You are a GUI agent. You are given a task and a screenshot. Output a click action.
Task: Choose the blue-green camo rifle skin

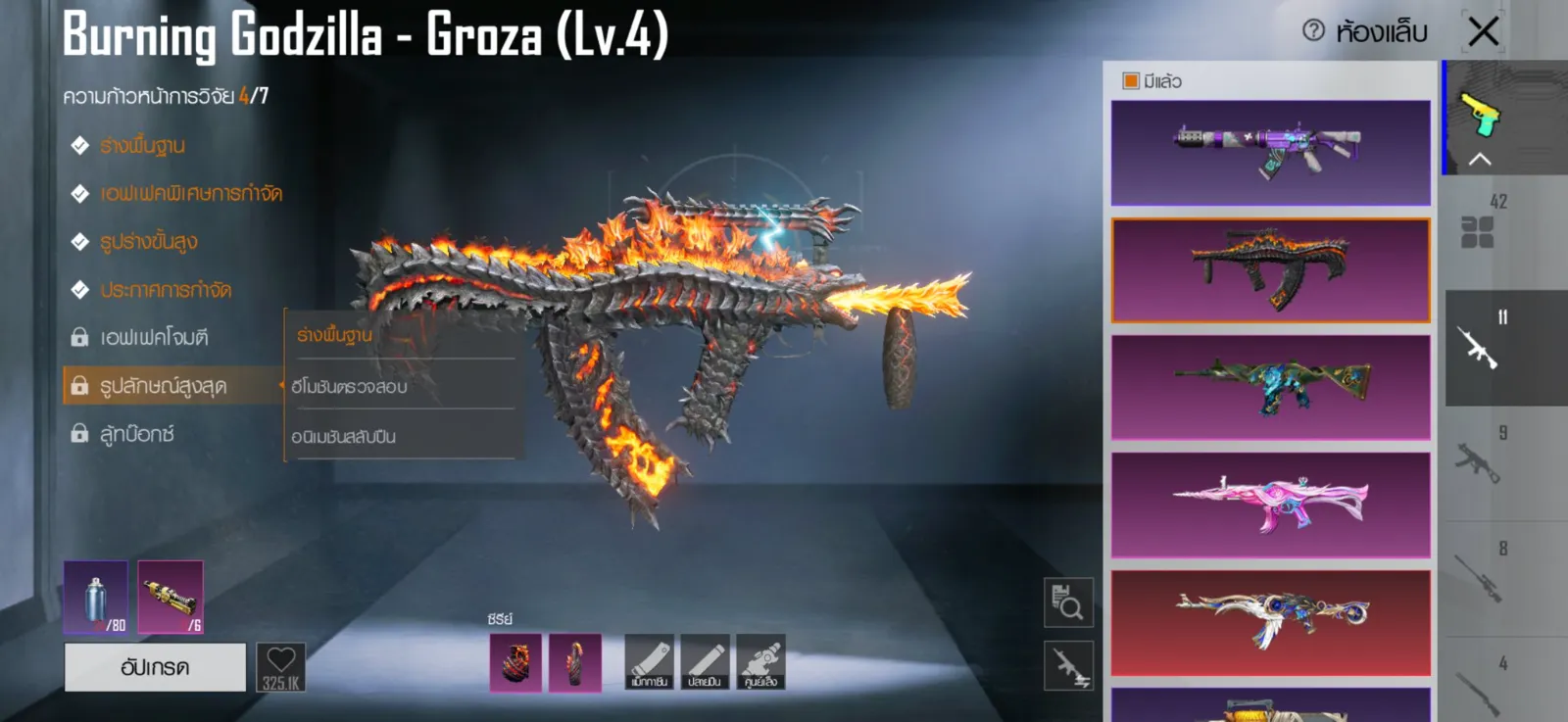(x=1270, y=388)
